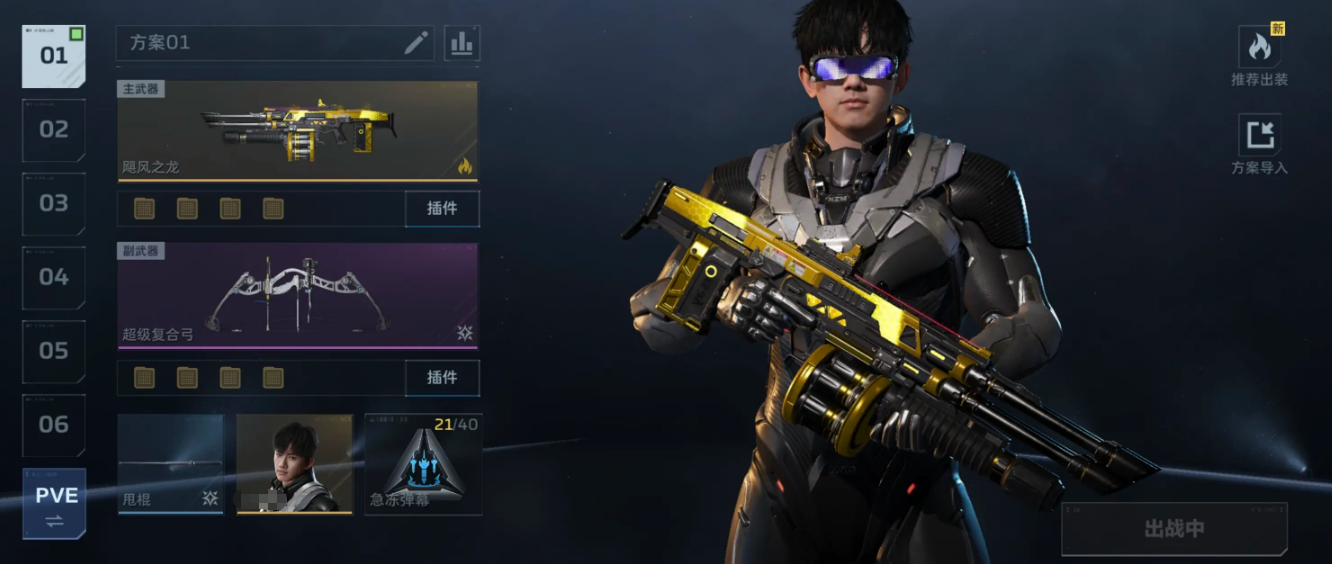
Task: Select loadout tab 06
Action: [53, 425]
